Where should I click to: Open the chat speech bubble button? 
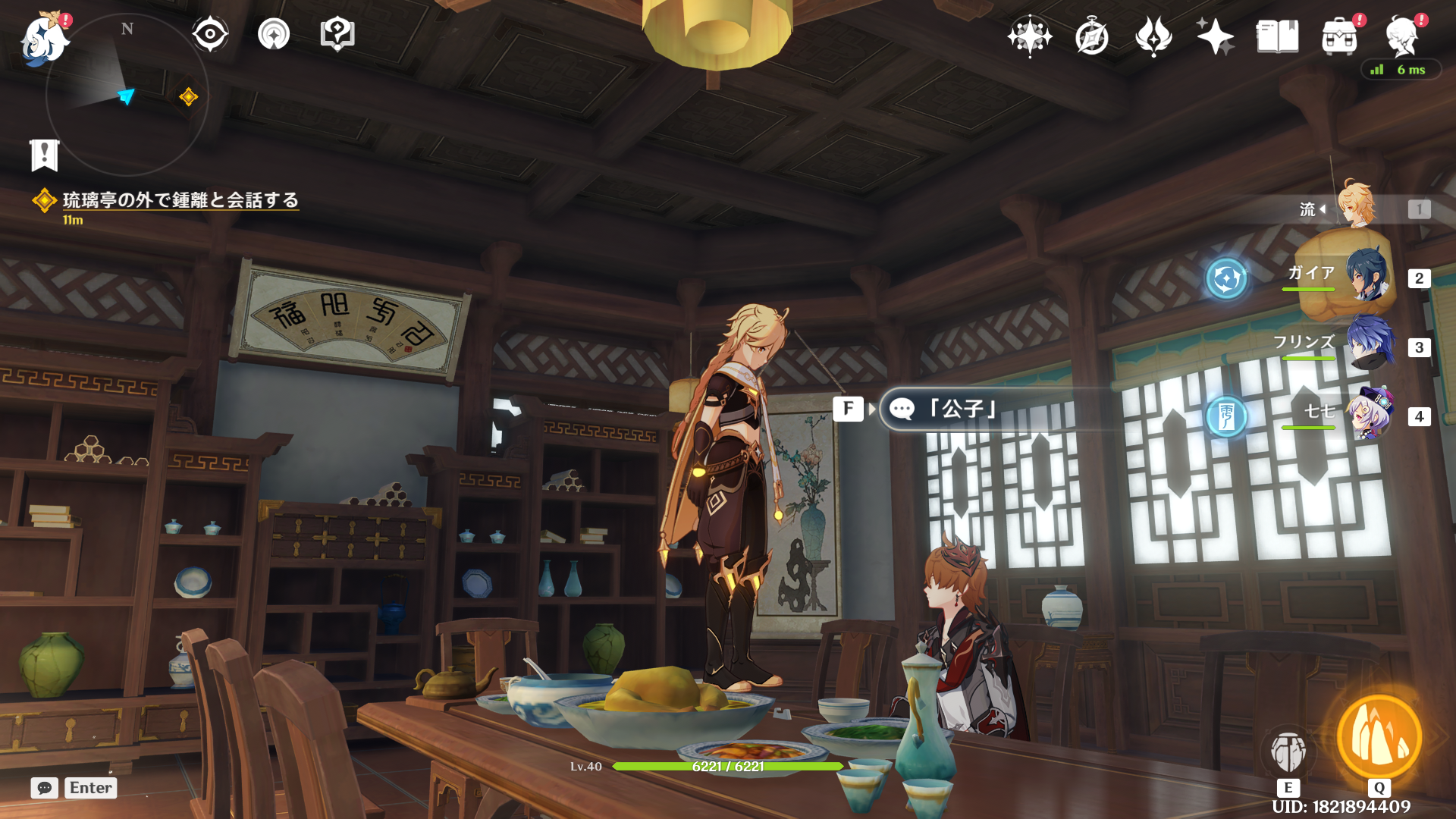(45, 788)
